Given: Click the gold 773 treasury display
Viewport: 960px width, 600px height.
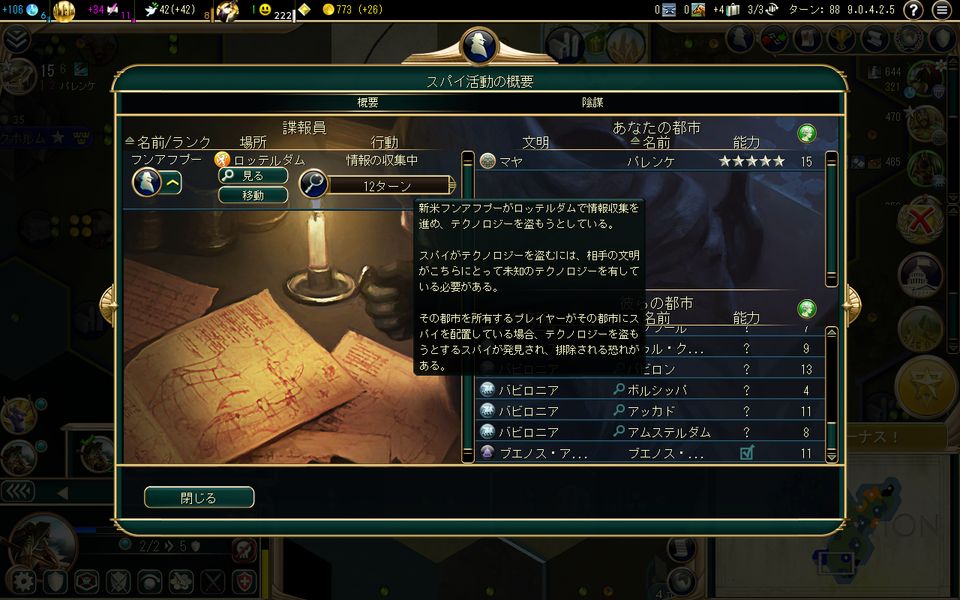Looking at the screenshot, I should [343, 10].
